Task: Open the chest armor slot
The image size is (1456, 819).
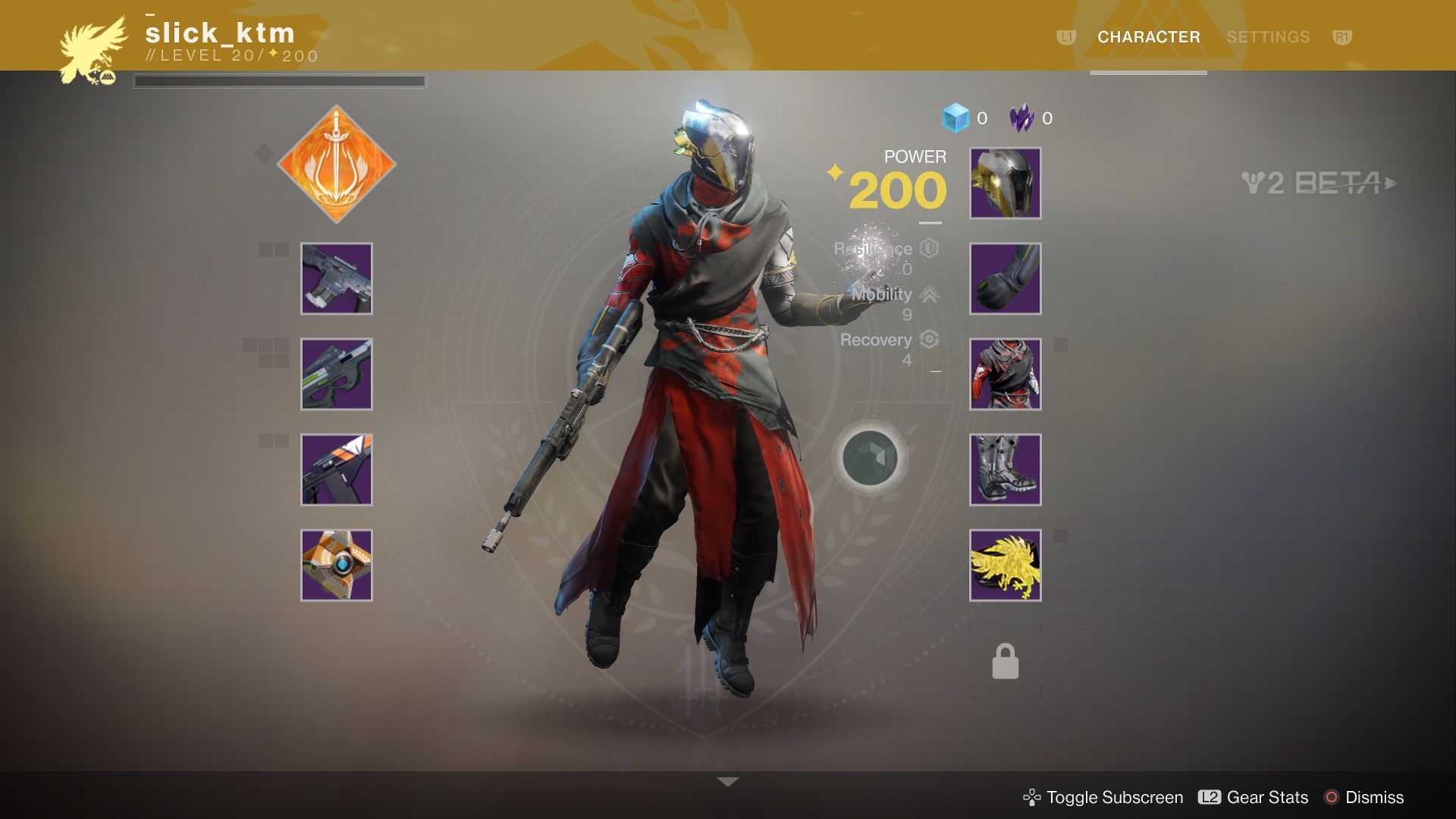Action: pyautogui.click(x=1005, y=374)
